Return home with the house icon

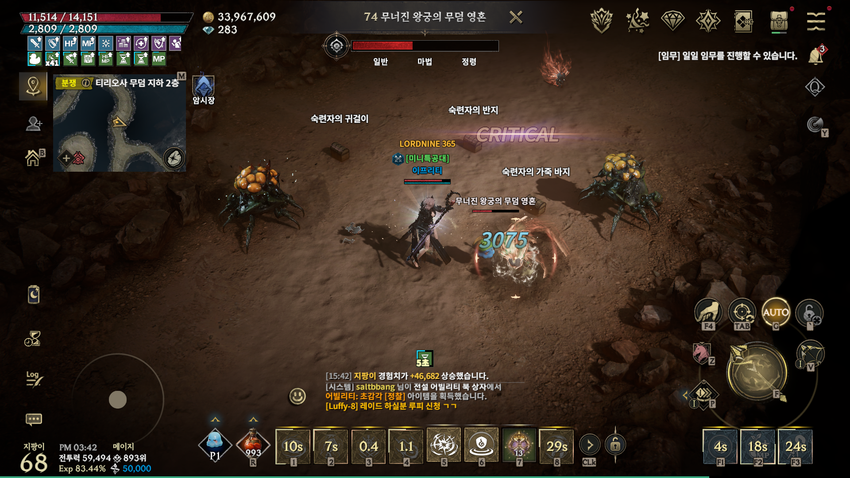point(33,157)
